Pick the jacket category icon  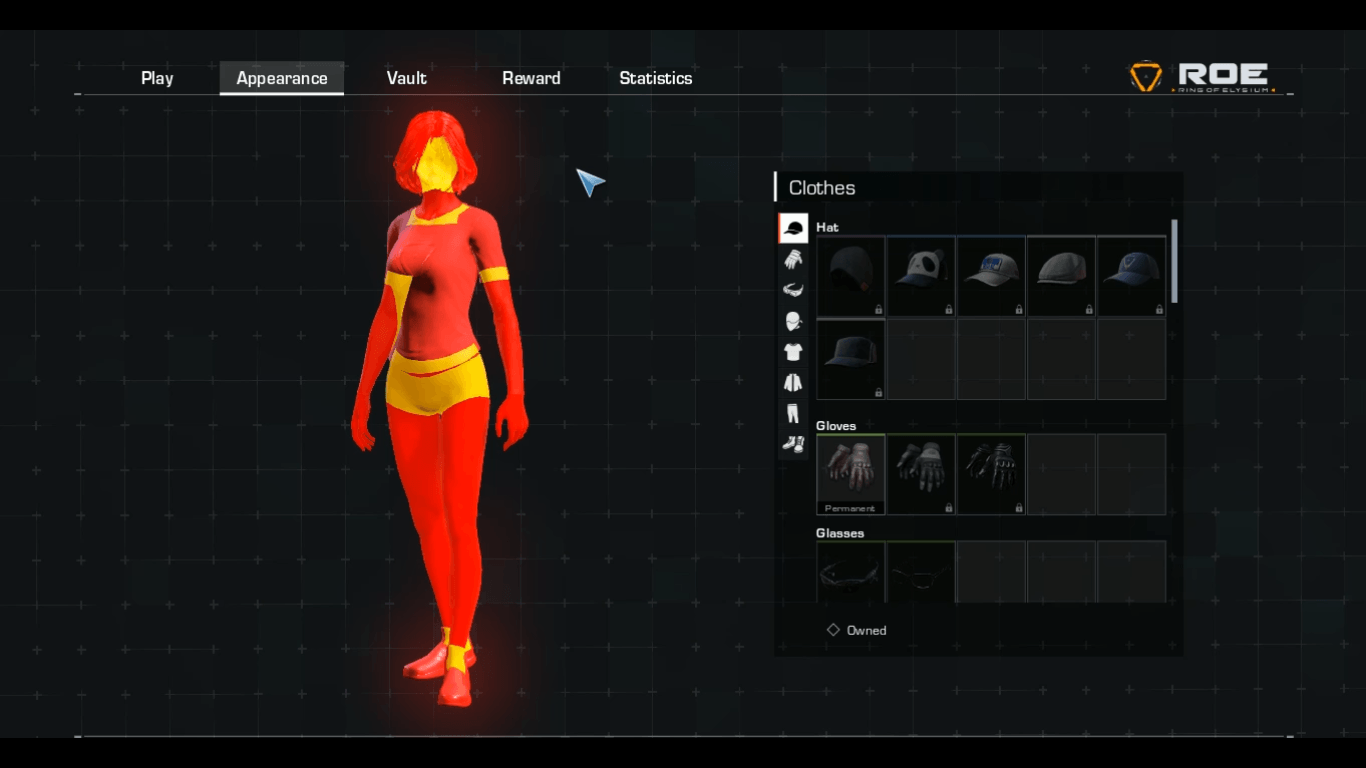point(793,382)
